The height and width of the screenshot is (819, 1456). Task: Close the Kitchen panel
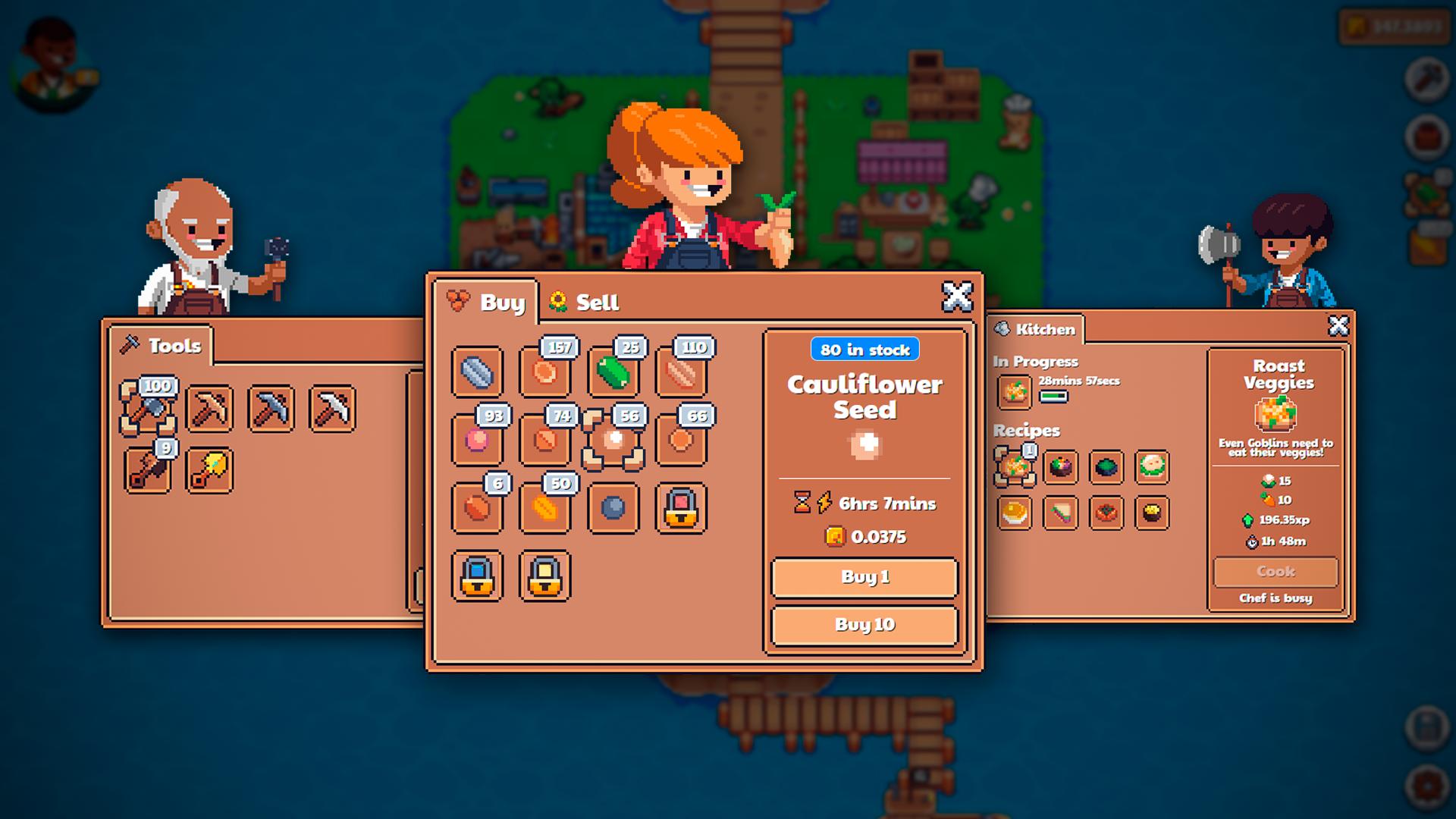pyautogui.click(x=1338, y=325)
